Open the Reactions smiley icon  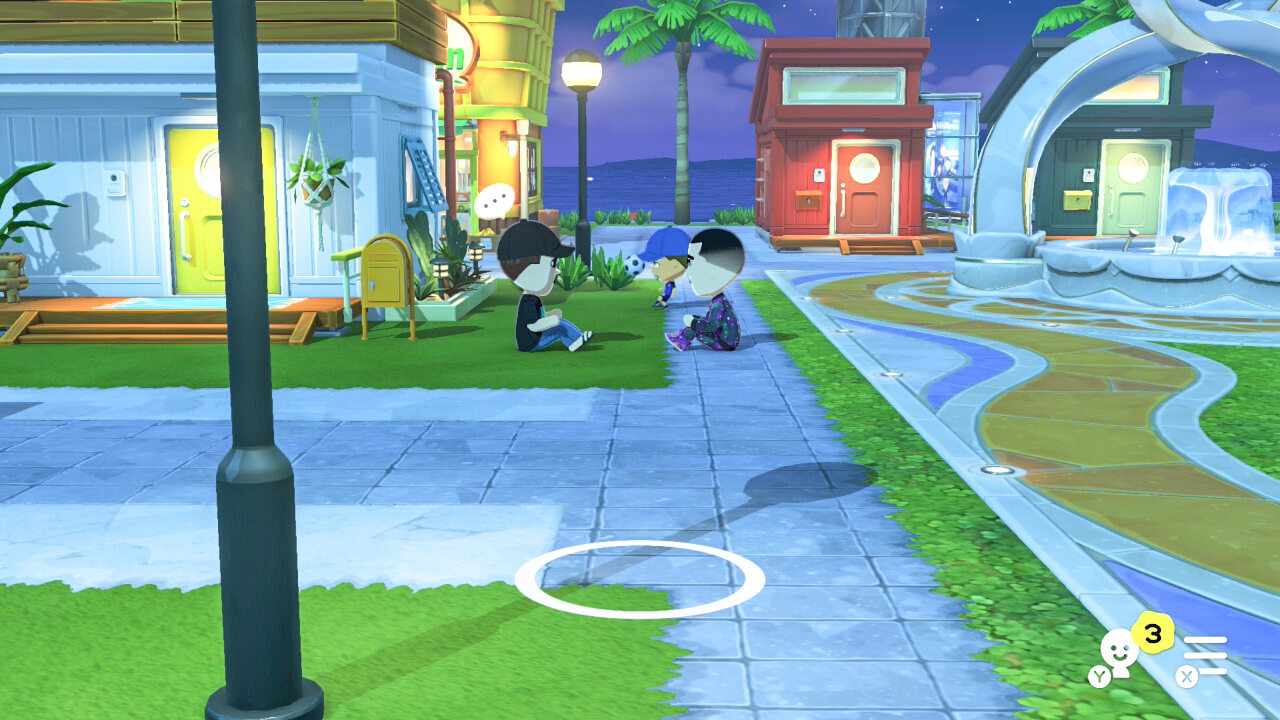[1118, 649]
